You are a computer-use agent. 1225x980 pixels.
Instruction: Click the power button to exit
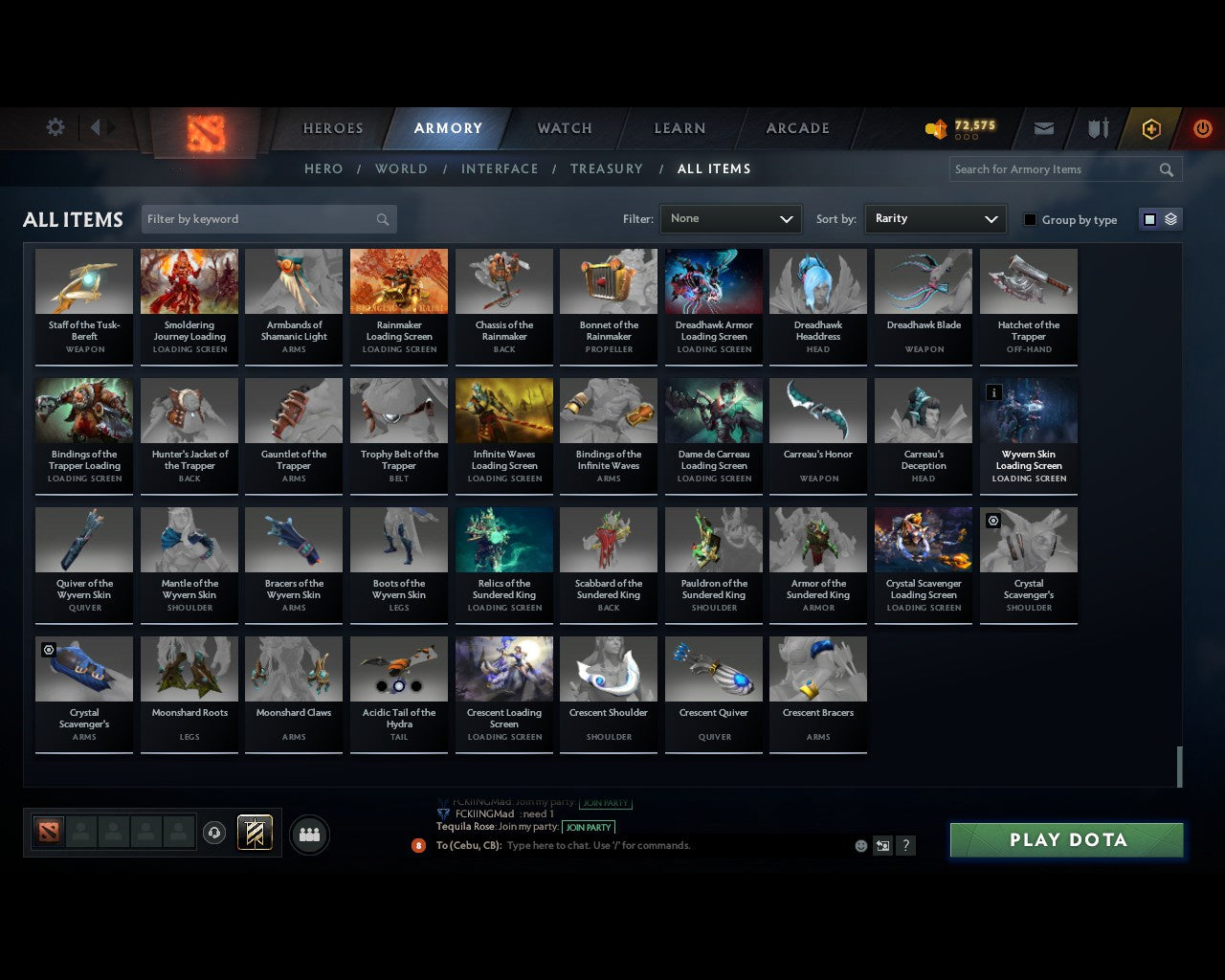1202,128
